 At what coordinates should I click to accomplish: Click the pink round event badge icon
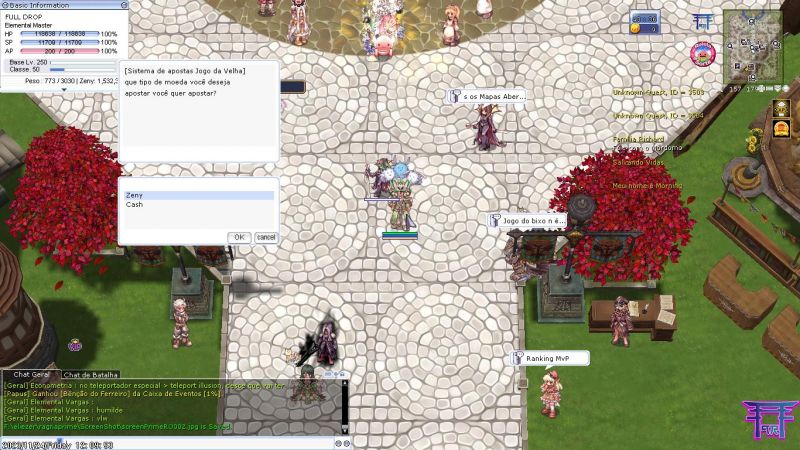point(703,52)
